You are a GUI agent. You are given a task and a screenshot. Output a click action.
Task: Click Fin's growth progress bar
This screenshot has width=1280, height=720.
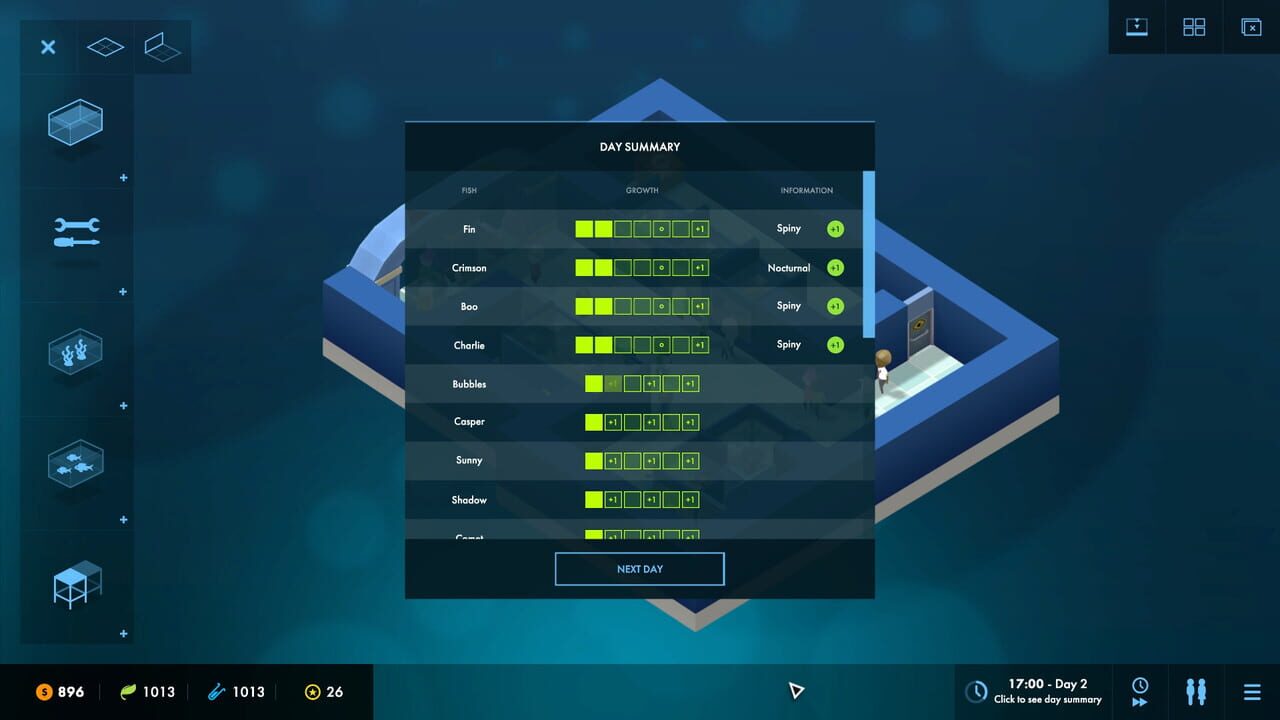click(641, 229)
